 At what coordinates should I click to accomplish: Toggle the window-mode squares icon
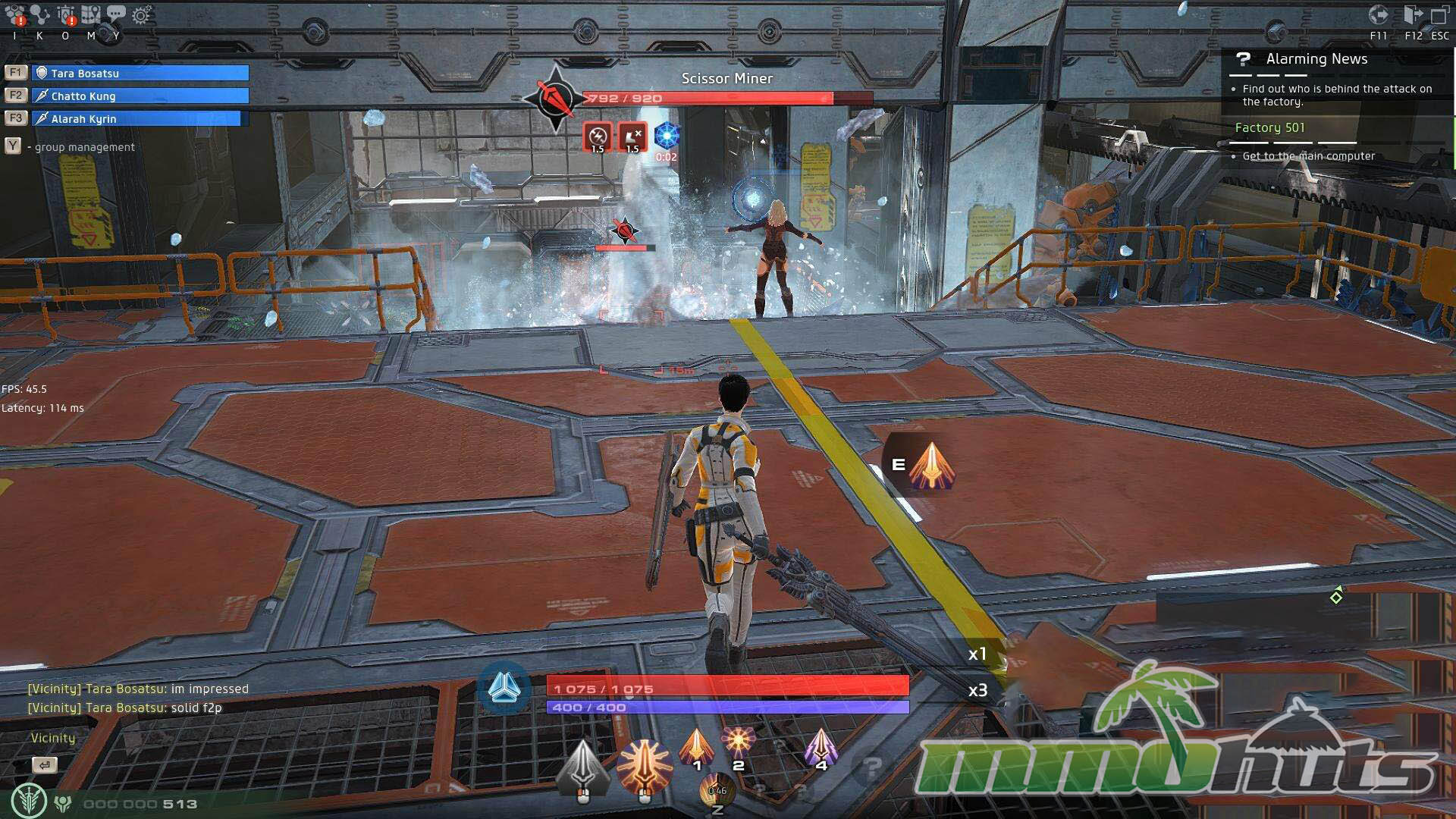pyautogui.click(x=1439, y=15)
